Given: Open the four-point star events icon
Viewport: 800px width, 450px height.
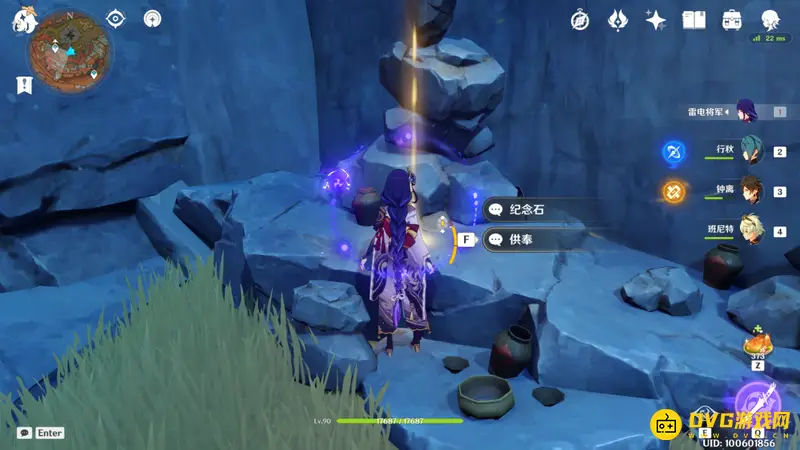Looking at the screenshot, I should [x=656, y=19].
